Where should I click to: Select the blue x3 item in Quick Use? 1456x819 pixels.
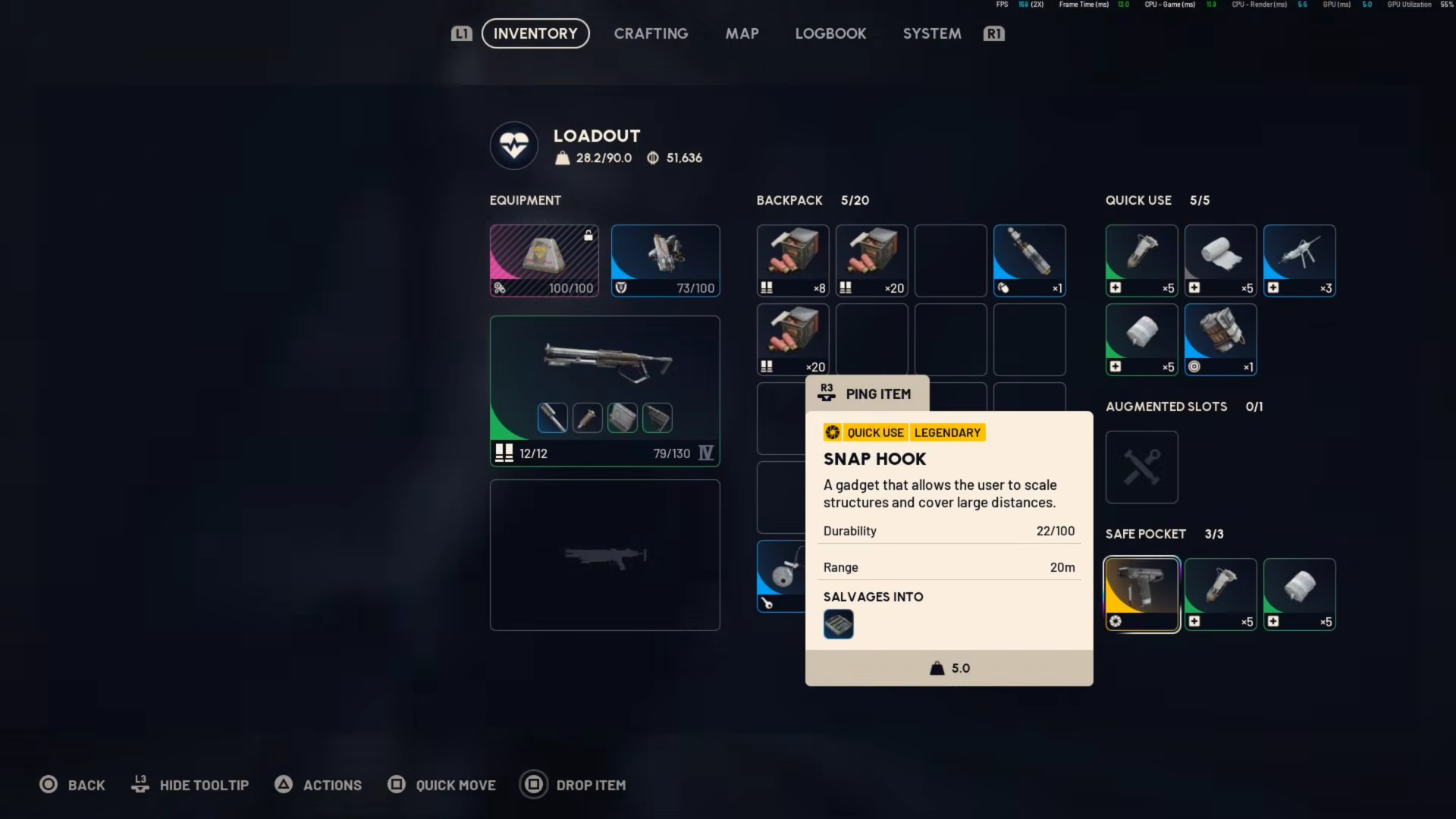1299,260
